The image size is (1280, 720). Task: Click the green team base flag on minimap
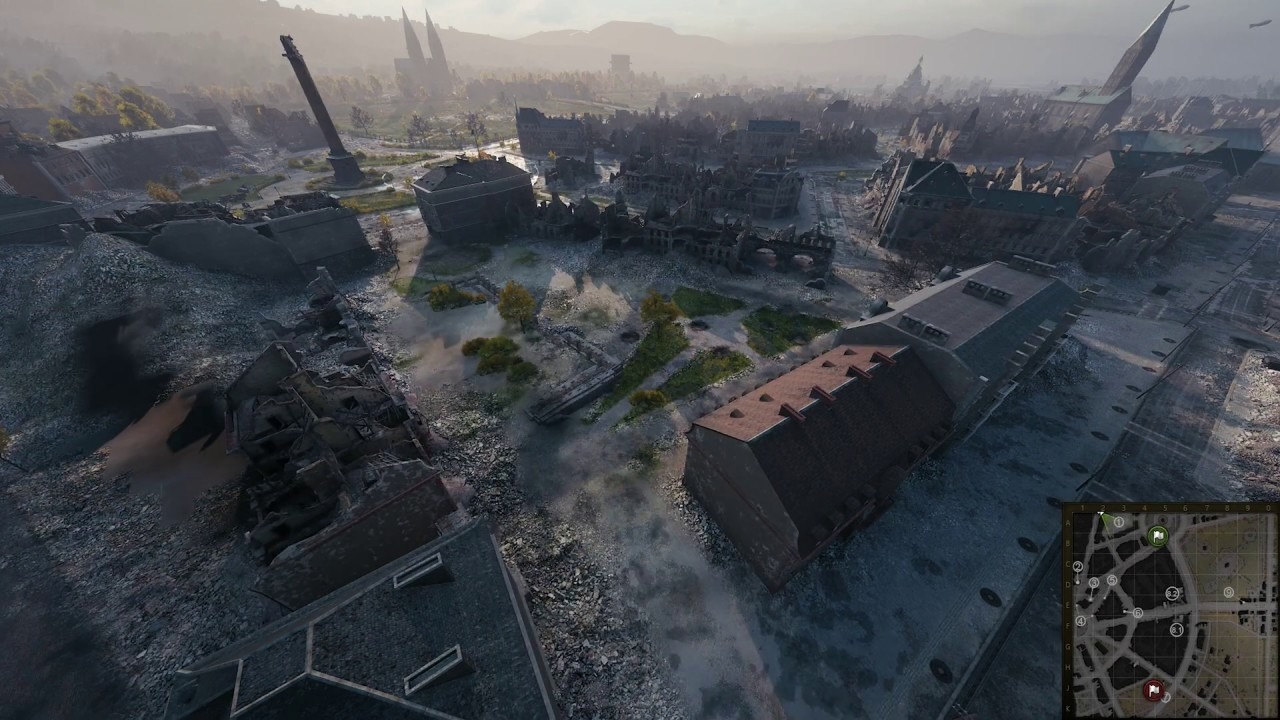click(x=1158, y=536)
